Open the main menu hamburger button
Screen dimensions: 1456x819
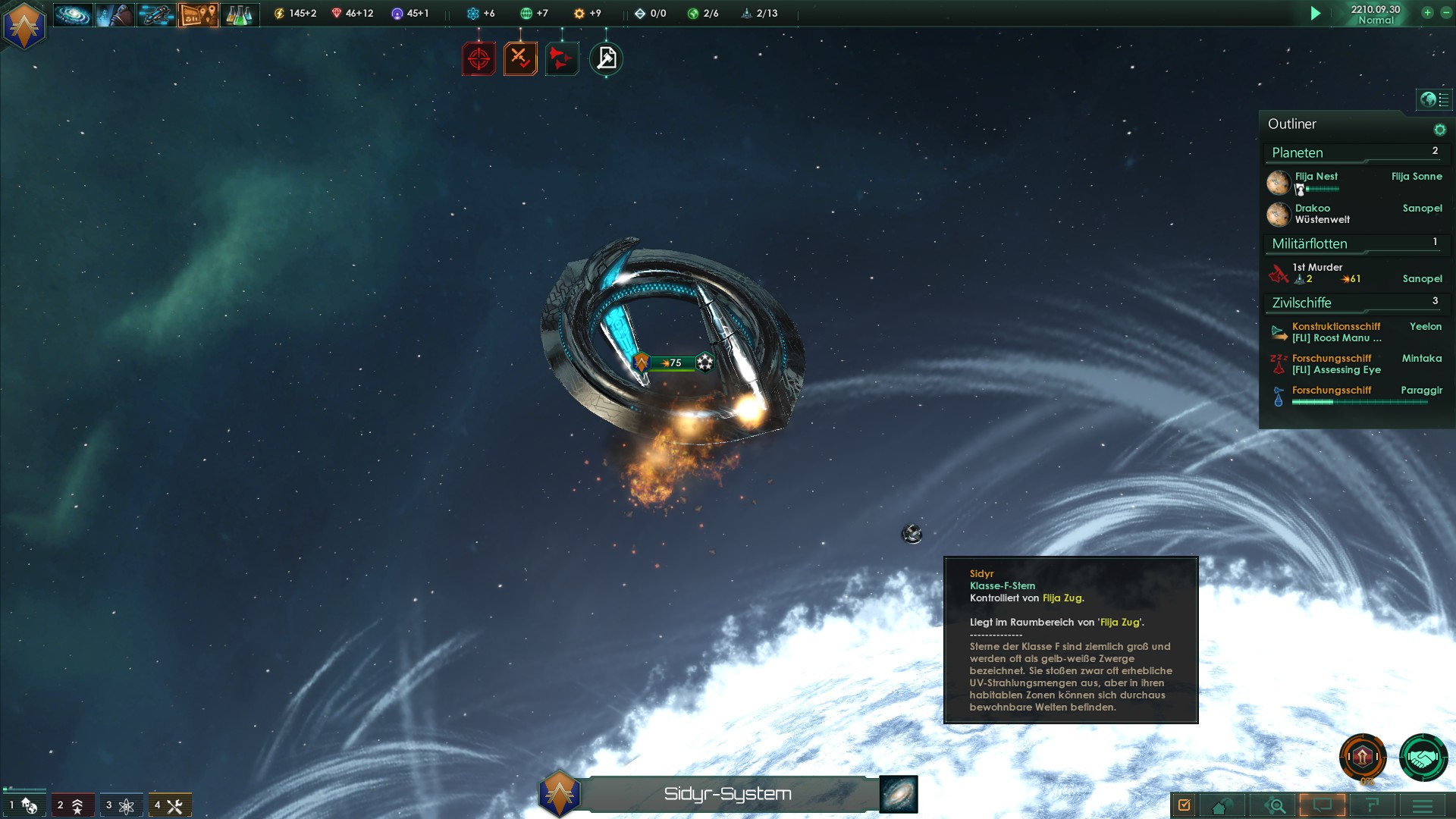click(1423, 805)
